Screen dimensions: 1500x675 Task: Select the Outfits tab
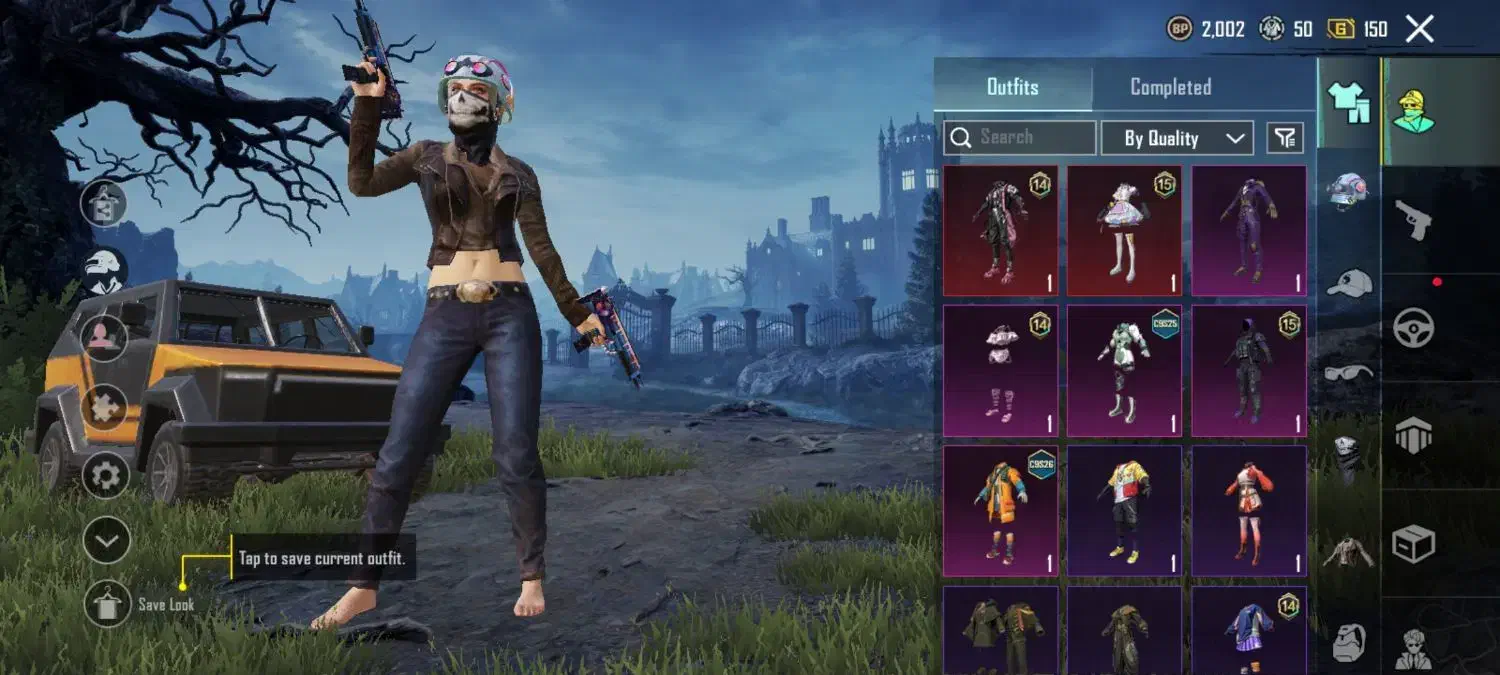coord(1012,87)
